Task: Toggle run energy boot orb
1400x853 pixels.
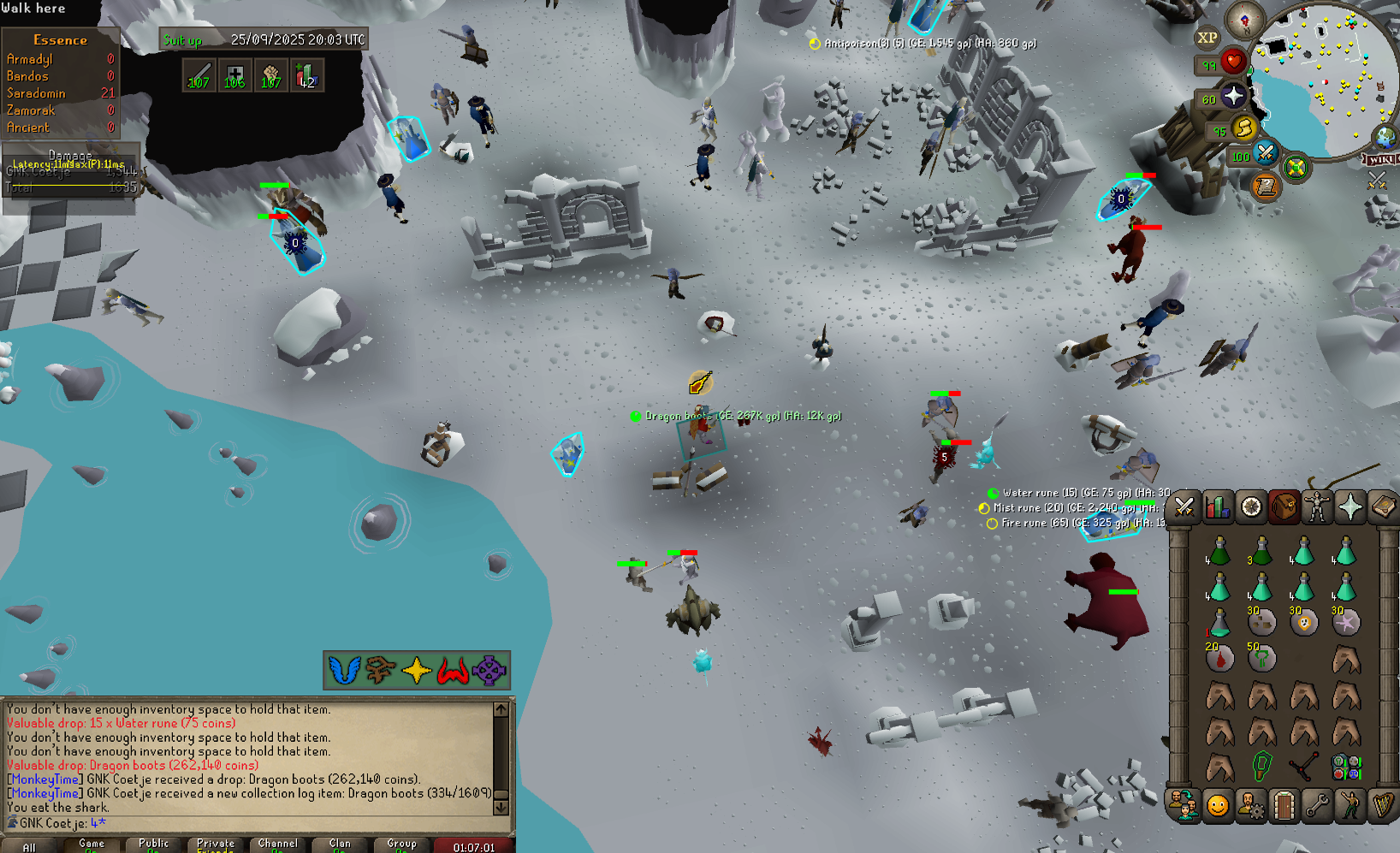Action: click(x=1243, y=128)
